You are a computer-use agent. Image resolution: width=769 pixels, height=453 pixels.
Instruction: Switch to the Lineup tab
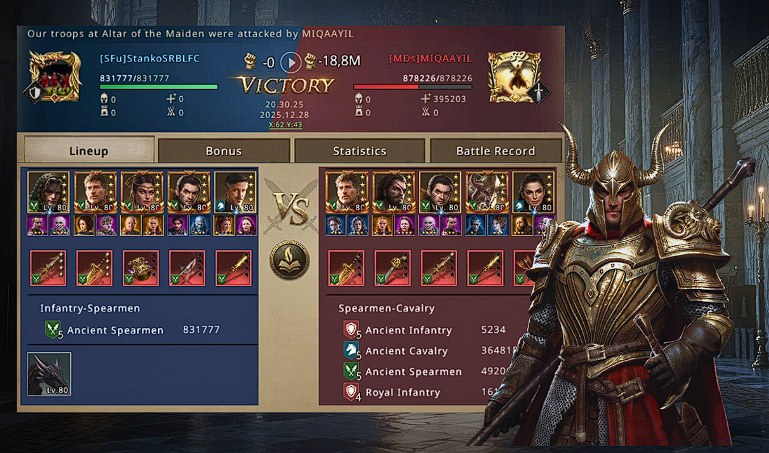(x=88, y=151)
